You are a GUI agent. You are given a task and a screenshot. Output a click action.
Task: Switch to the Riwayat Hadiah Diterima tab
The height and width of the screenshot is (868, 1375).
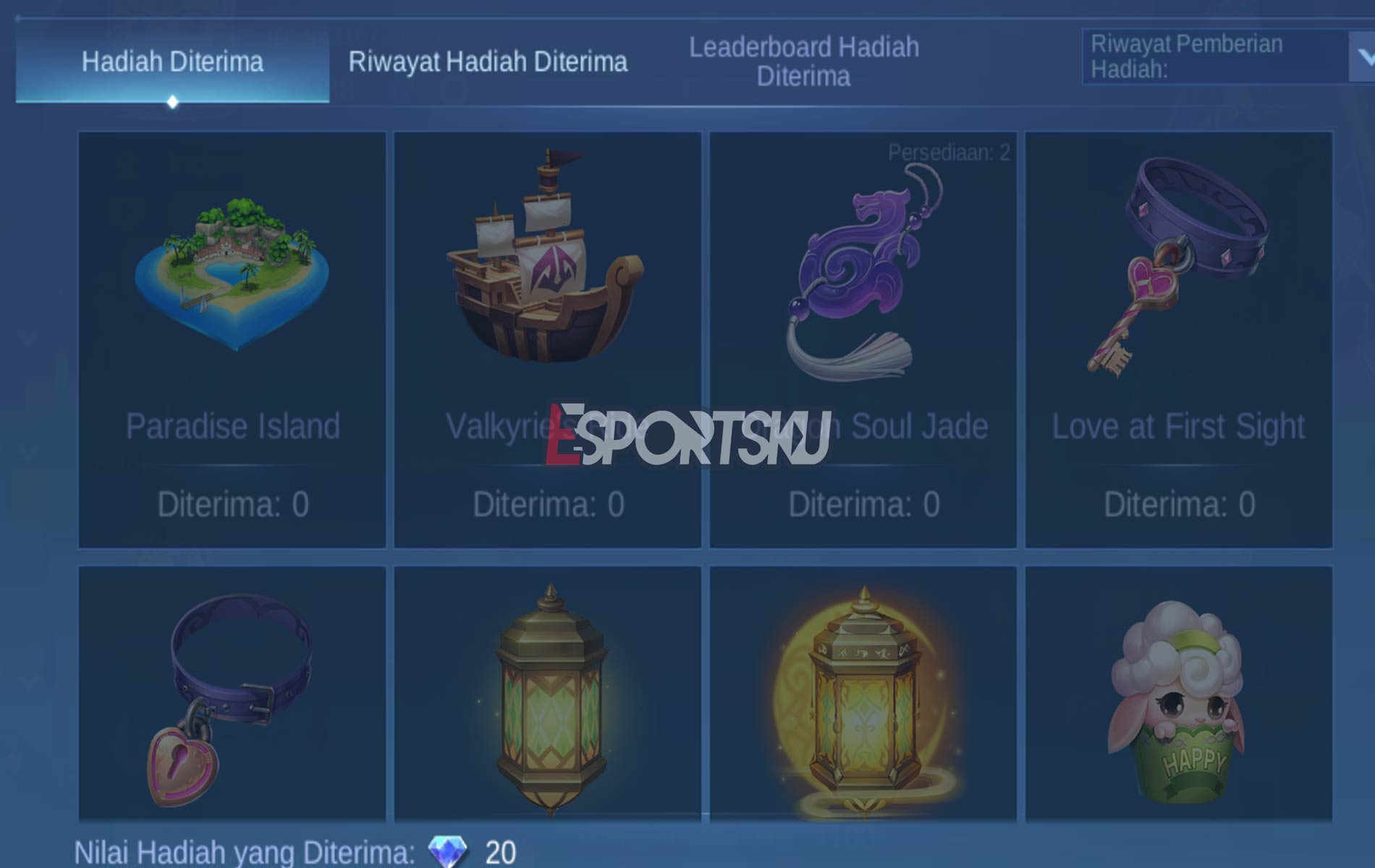click(x=486, y=61)
